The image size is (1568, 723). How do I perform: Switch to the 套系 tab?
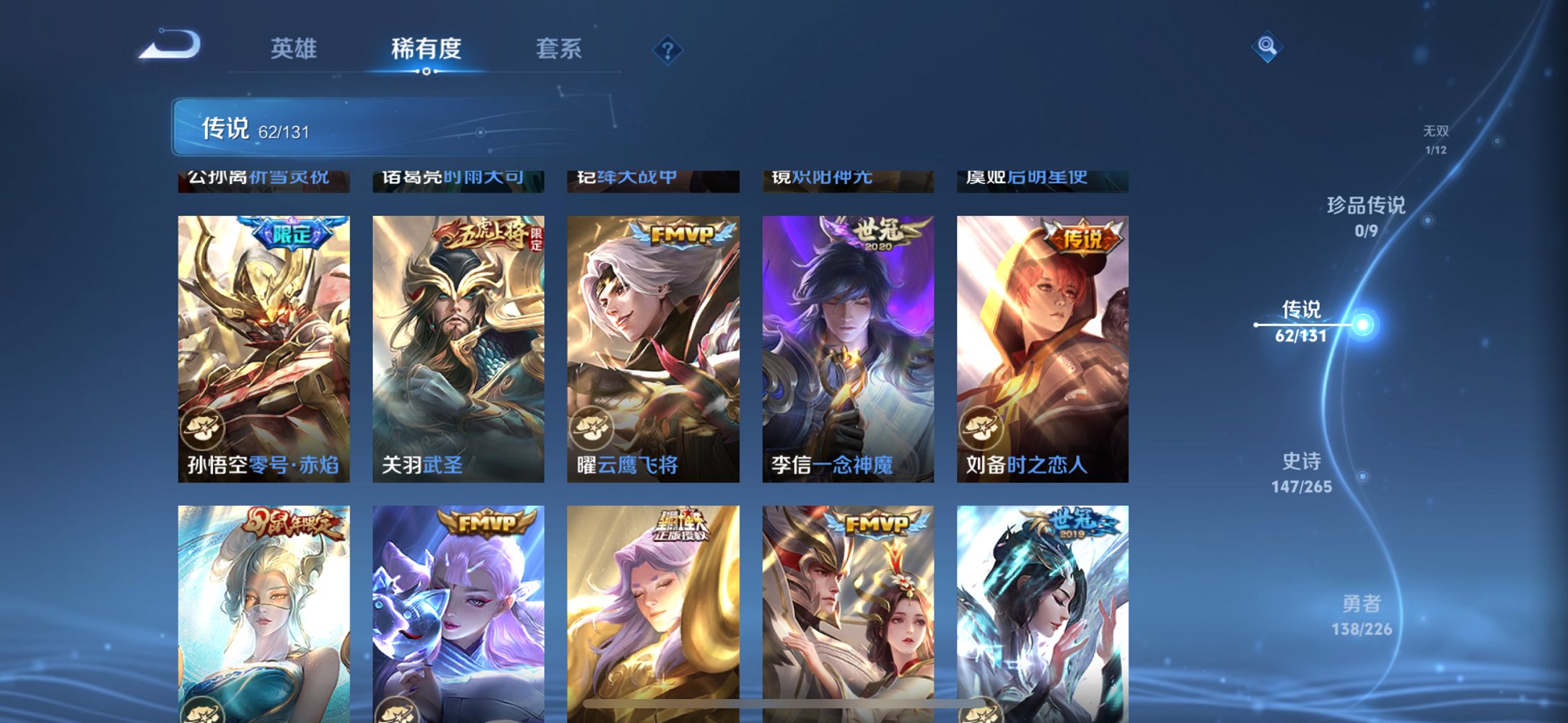[559, 49]
